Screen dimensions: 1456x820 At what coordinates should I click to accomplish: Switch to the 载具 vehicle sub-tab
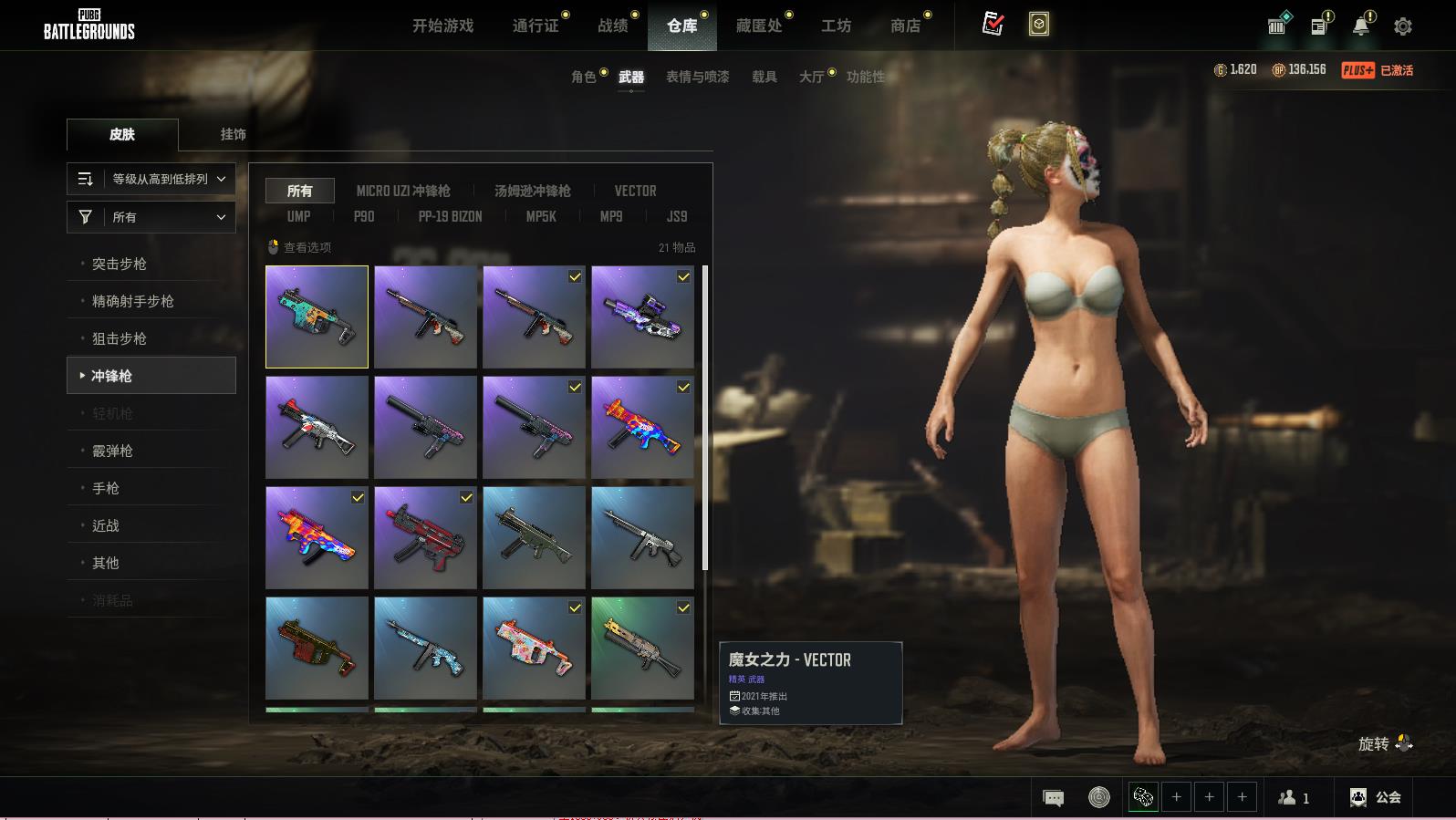tap(764, 77)
